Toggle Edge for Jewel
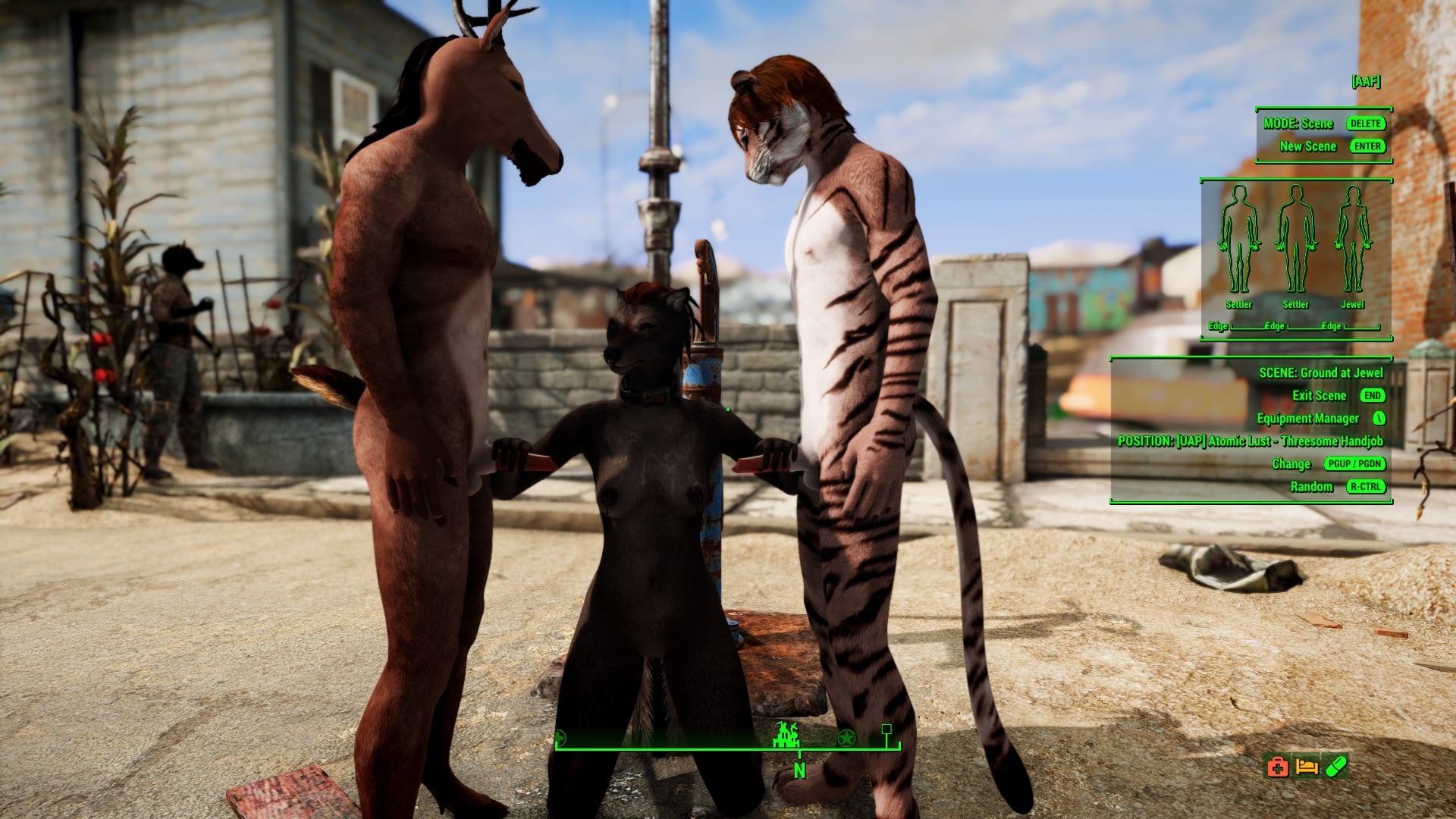 click(1332, 325)
